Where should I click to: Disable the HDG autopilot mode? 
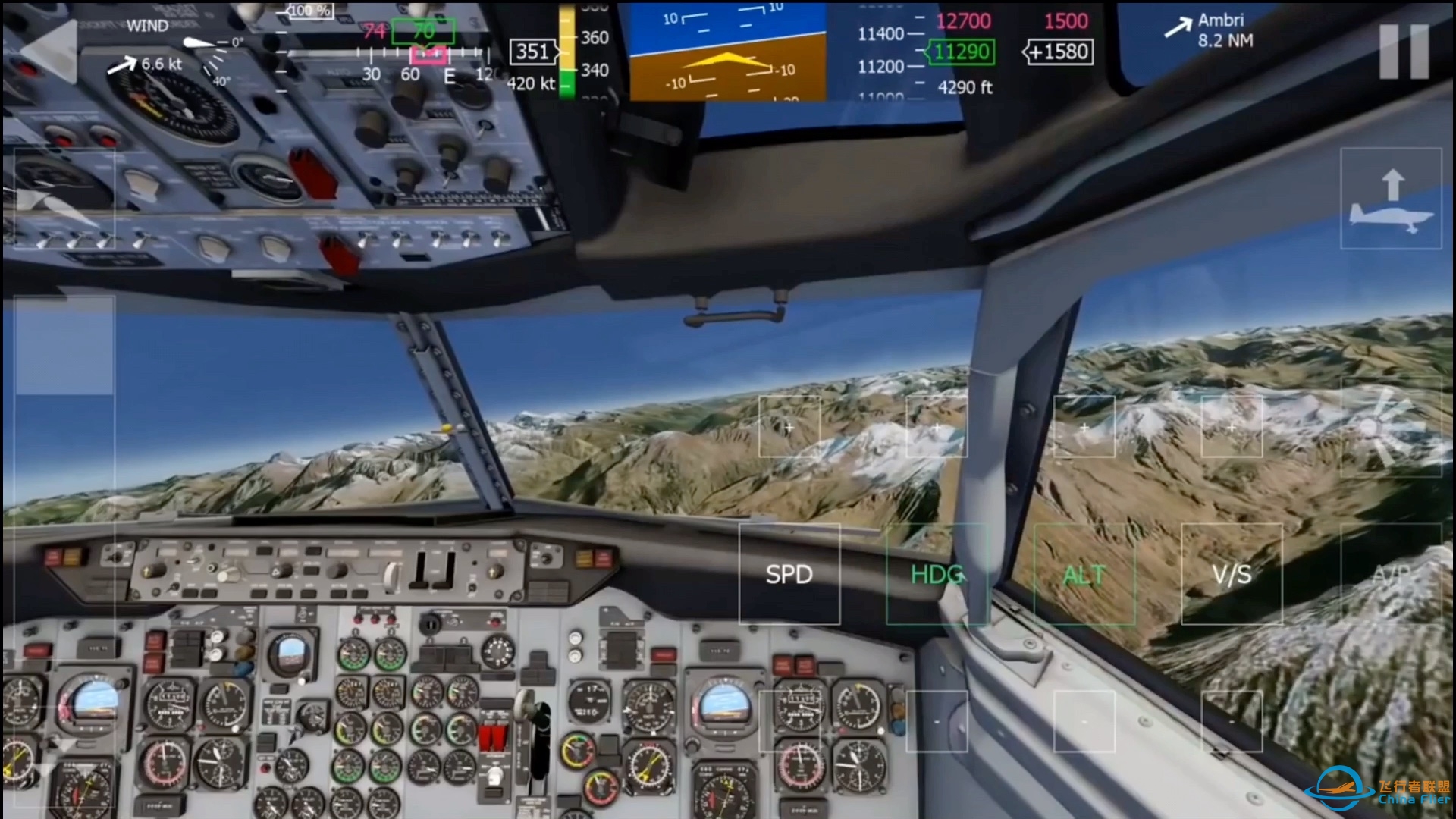[937, 575]
